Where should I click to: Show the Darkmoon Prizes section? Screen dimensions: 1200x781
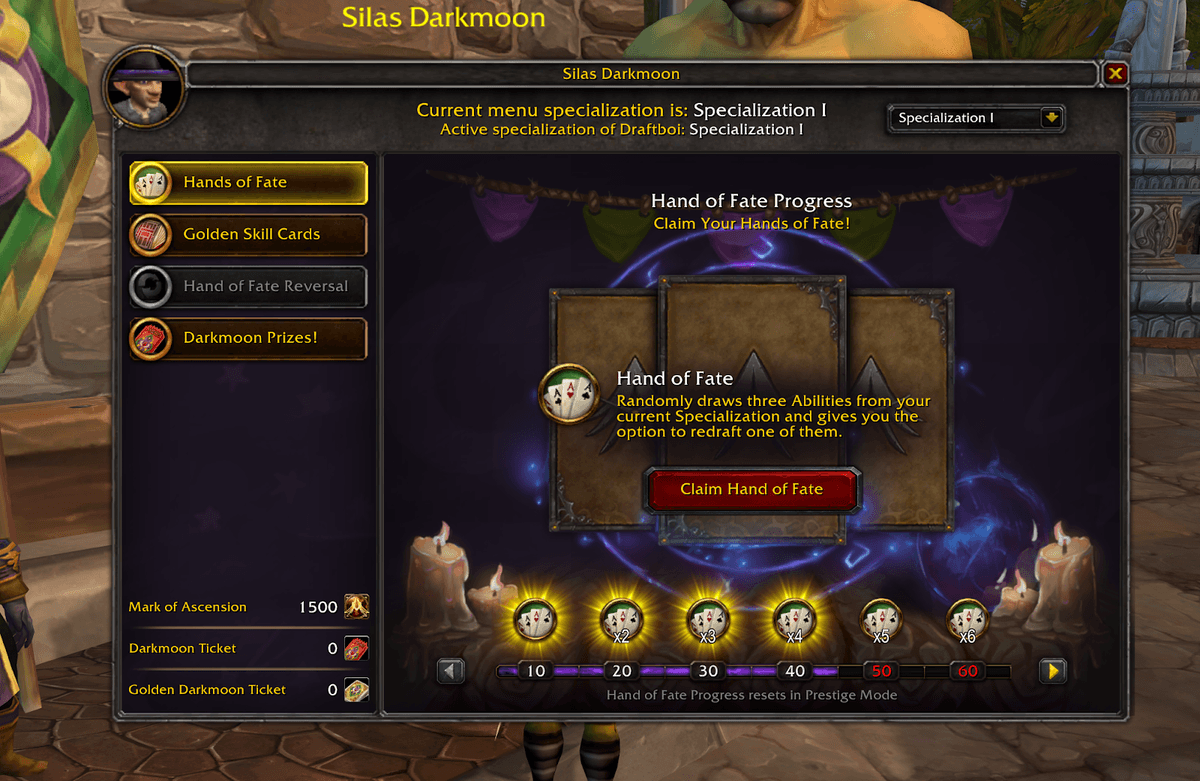[248, 338]
